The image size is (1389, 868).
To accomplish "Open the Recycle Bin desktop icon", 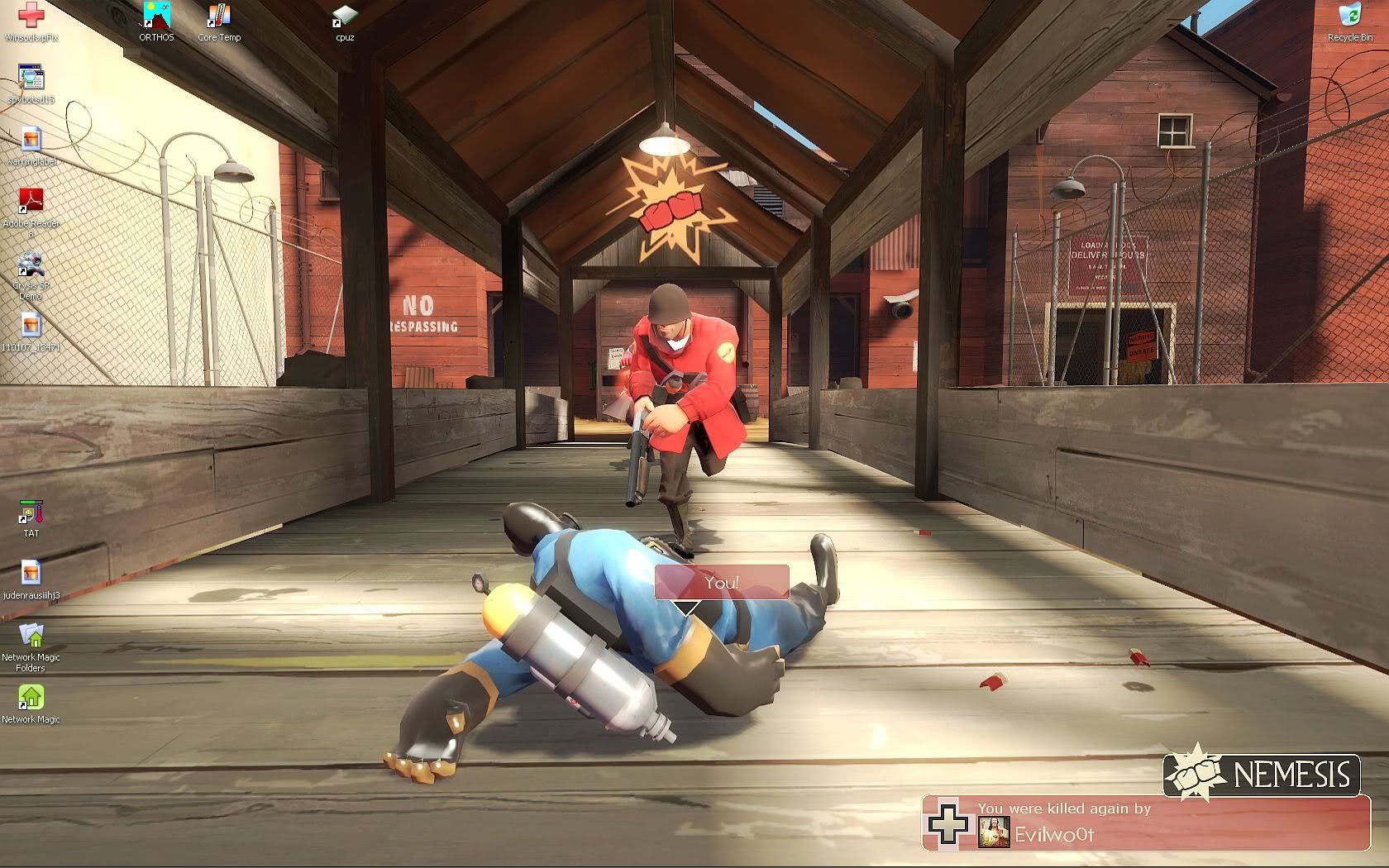I will (1349, 17).
